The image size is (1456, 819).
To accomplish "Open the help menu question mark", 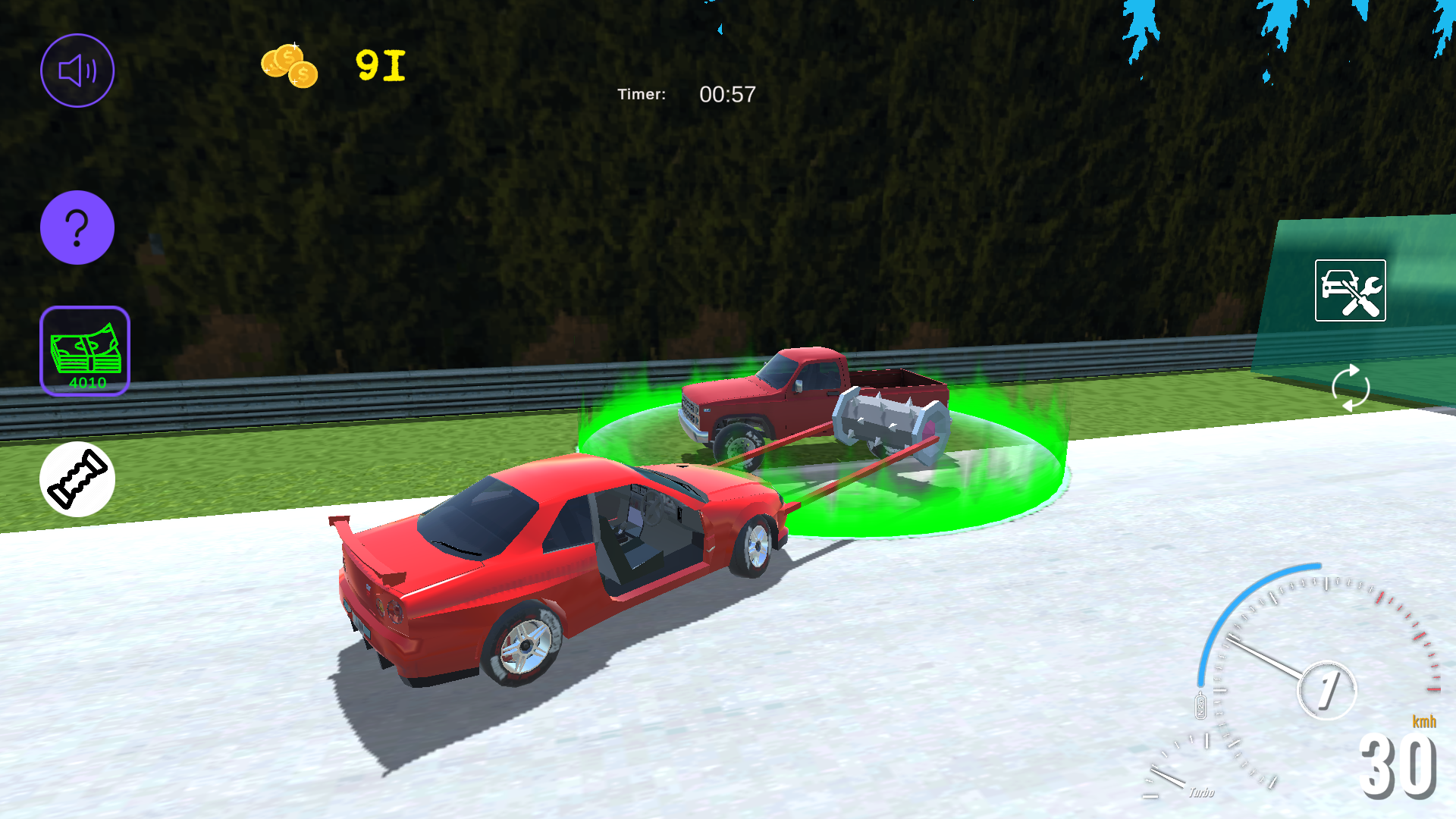I will coord(77,227).
